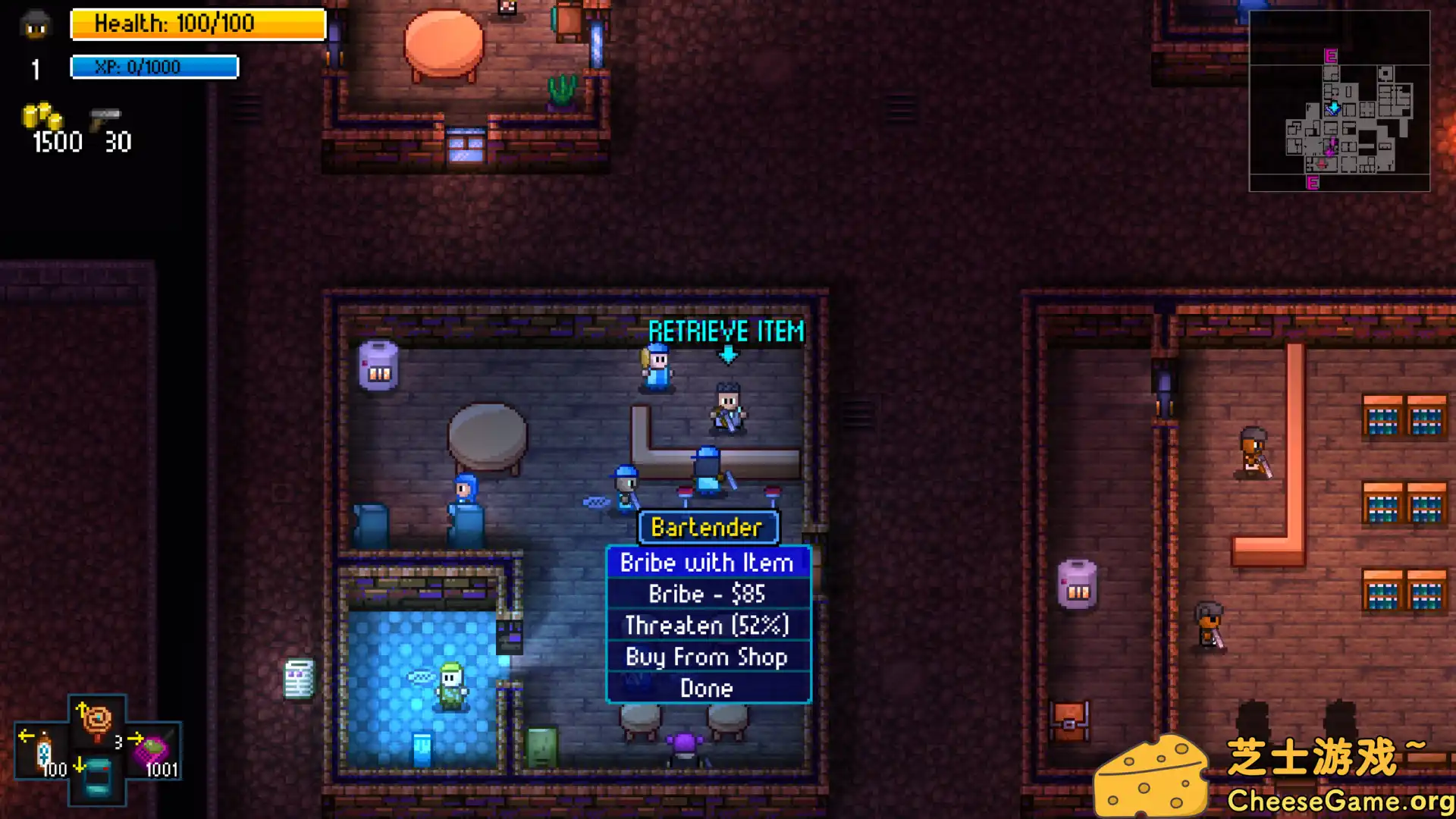
Task: Click the left arrow next to the bottle item
Action: 27,736
